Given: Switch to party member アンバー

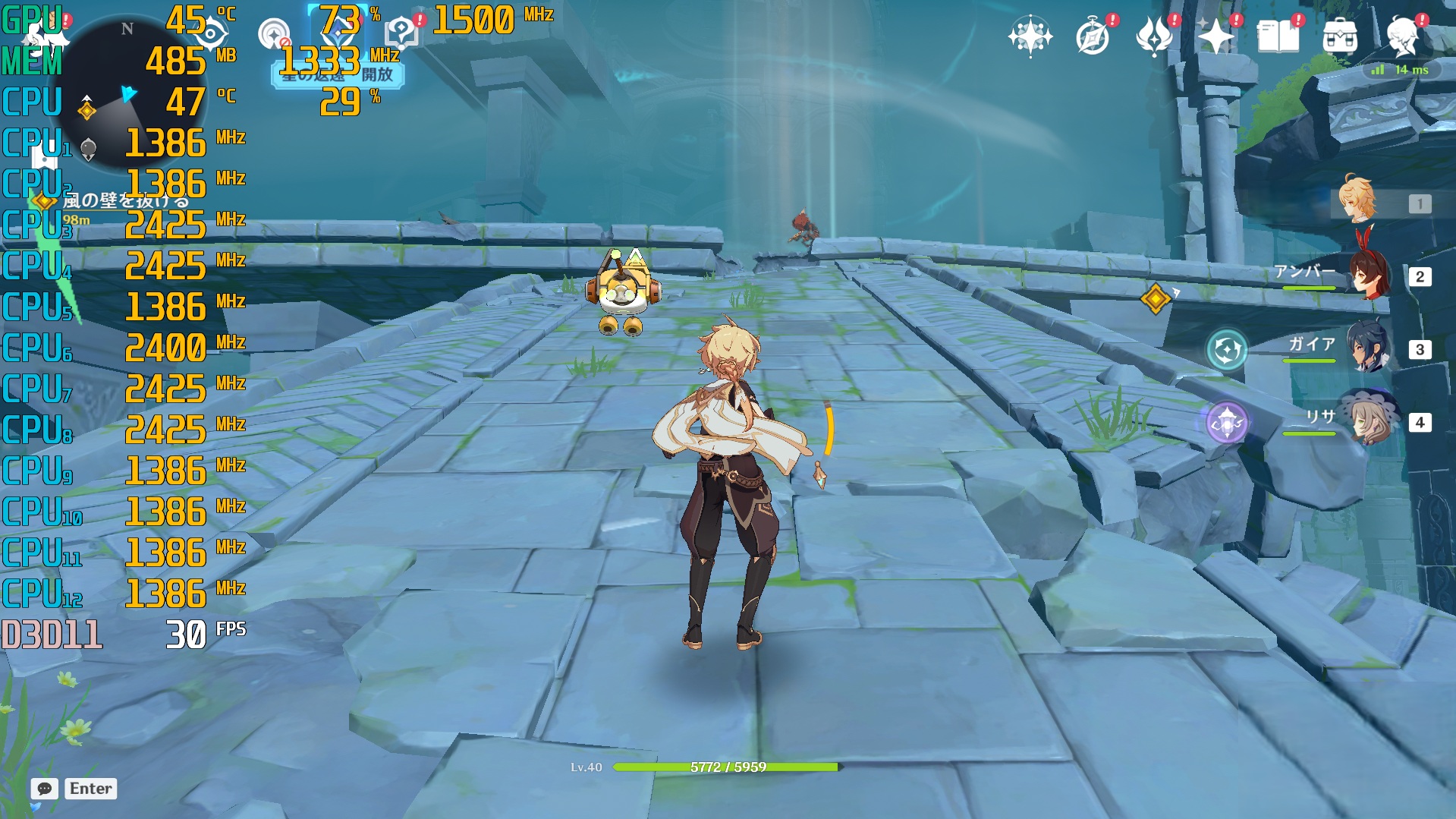Looking at the screenshot, I should 1370,276.
